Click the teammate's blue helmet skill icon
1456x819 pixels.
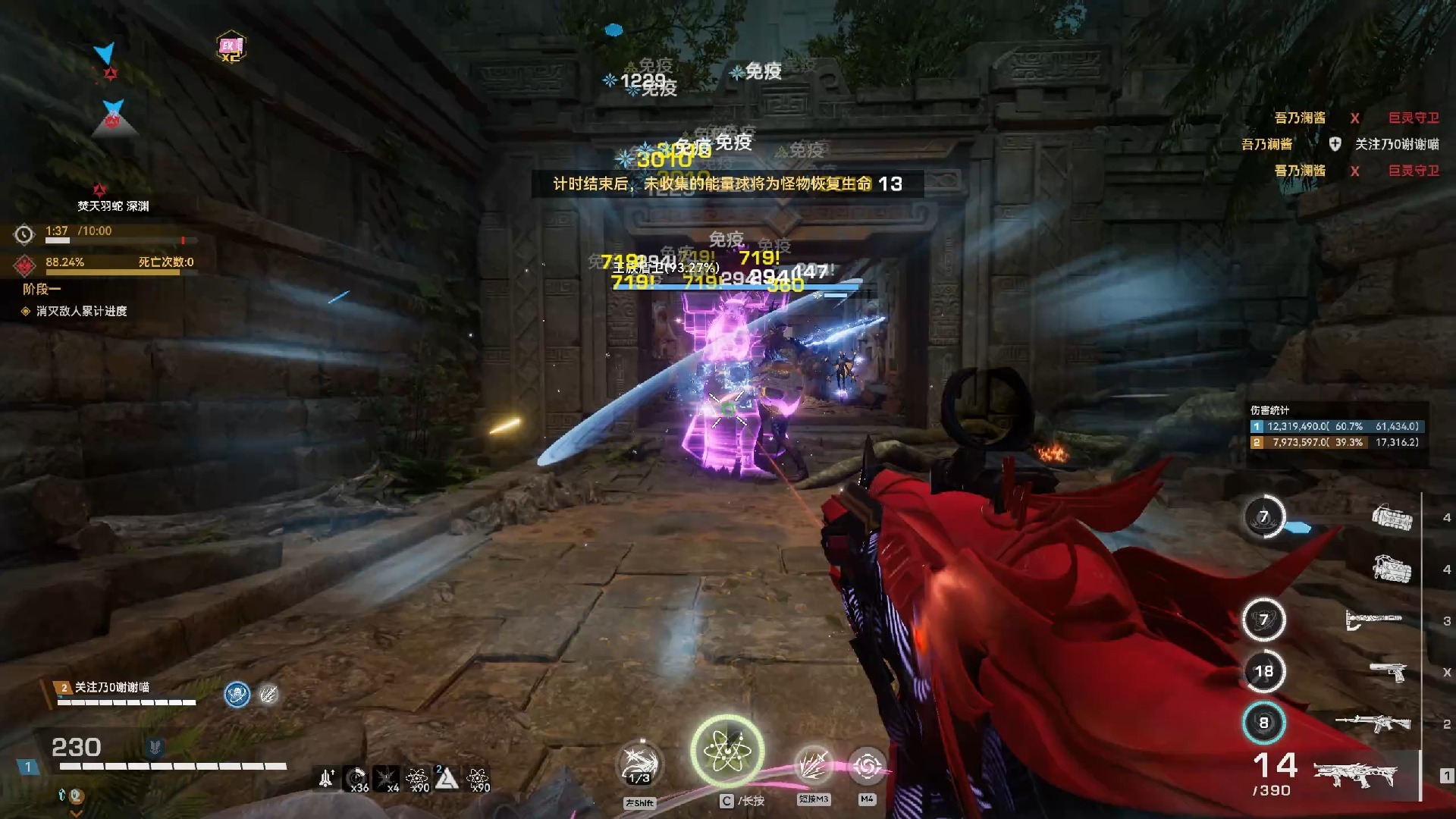[237, 694]
